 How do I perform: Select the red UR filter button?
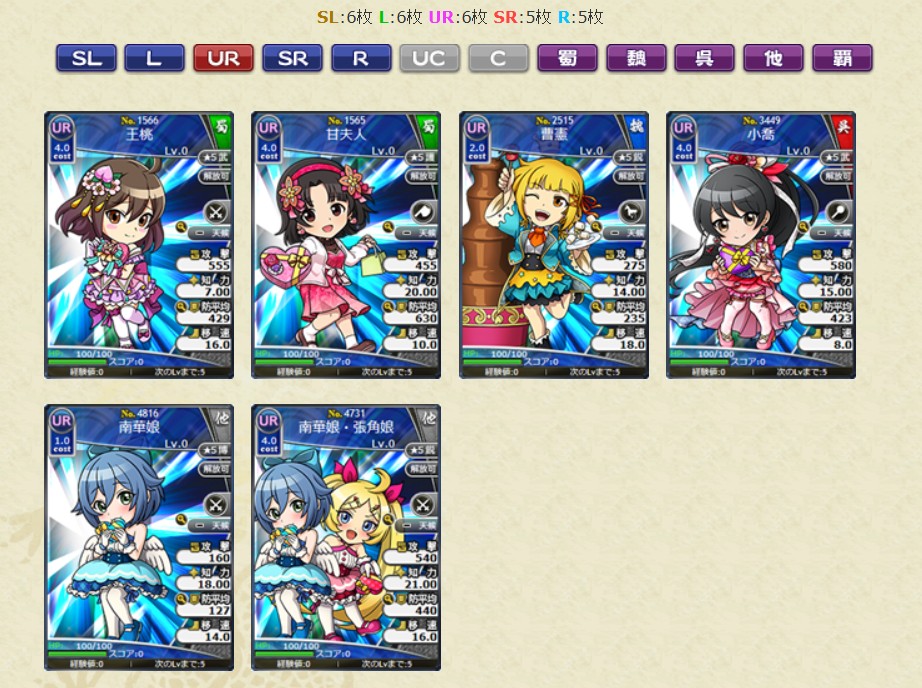tap(223, 58)
